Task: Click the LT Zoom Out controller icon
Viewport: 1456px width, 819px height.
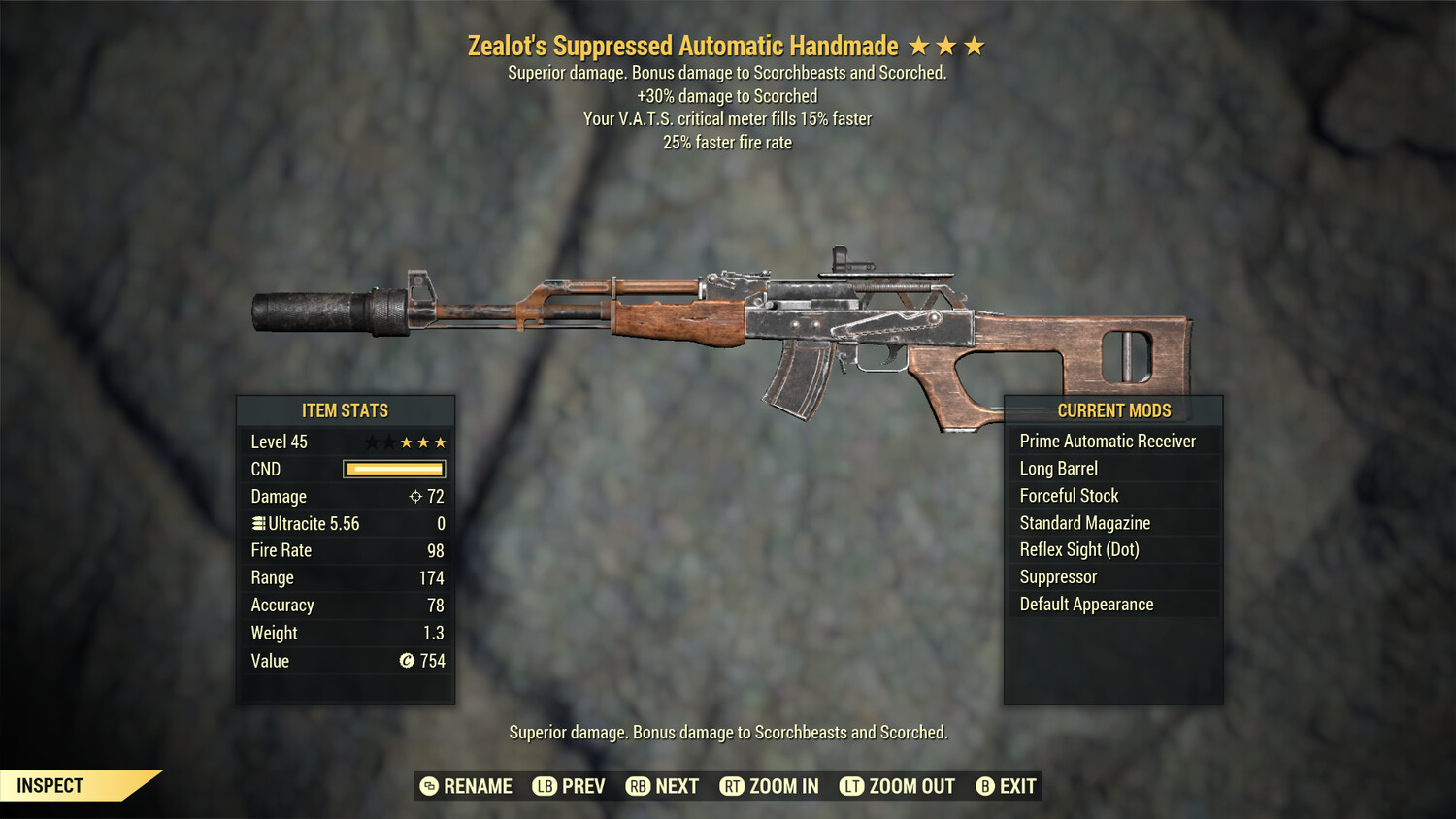Action: [852, 786]
